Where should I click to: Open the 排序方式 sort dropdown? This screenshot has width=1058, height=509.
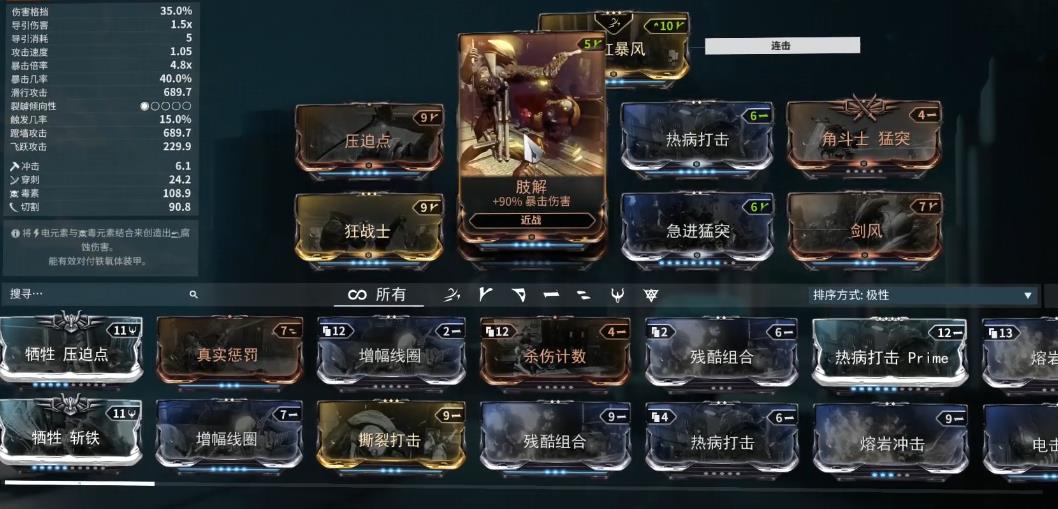pyautogui.click(x=922, y=295)
